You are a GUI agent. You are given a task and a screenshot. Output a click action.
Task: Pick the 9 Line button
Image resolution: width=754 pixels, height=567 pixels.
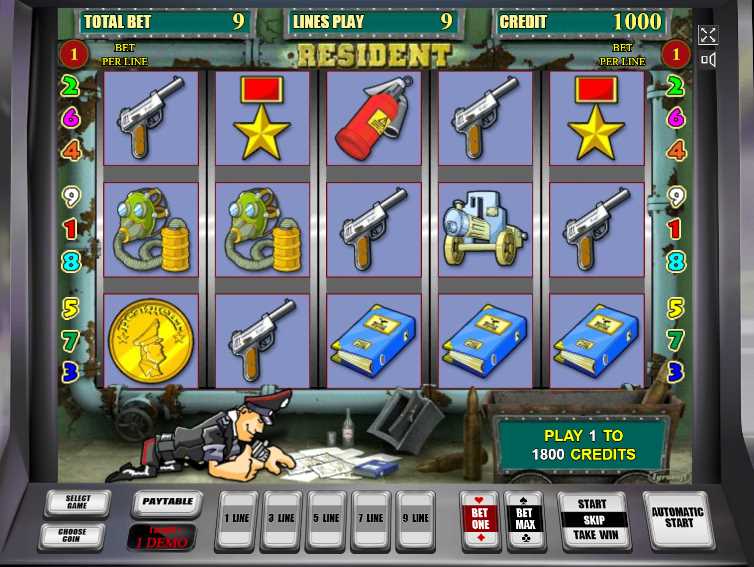[x=415, y=518]
